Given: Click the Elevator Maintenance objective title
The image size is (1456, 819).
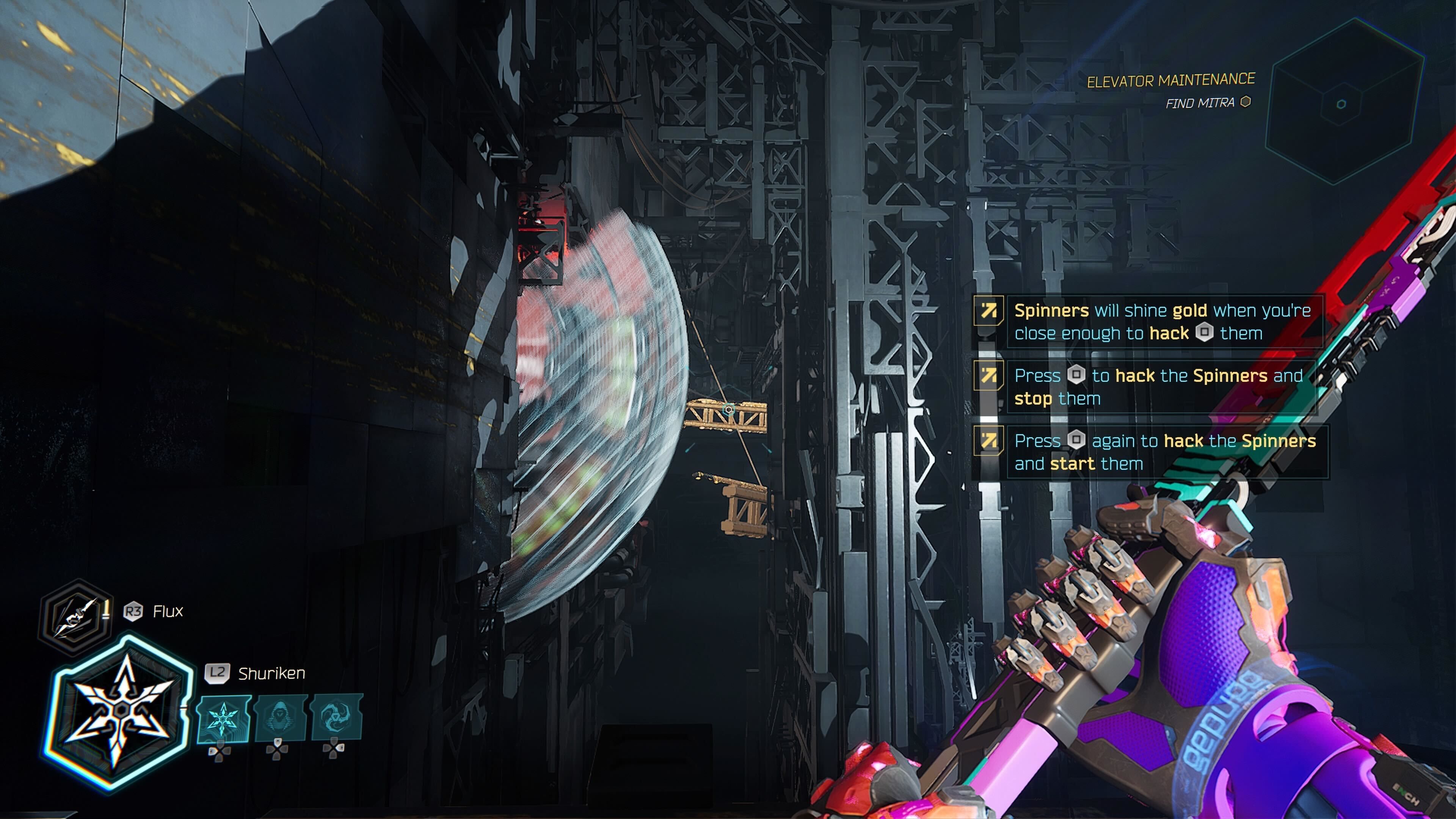Looking at the screenshot, I should pyautogui.click(x=1170, y=80).
